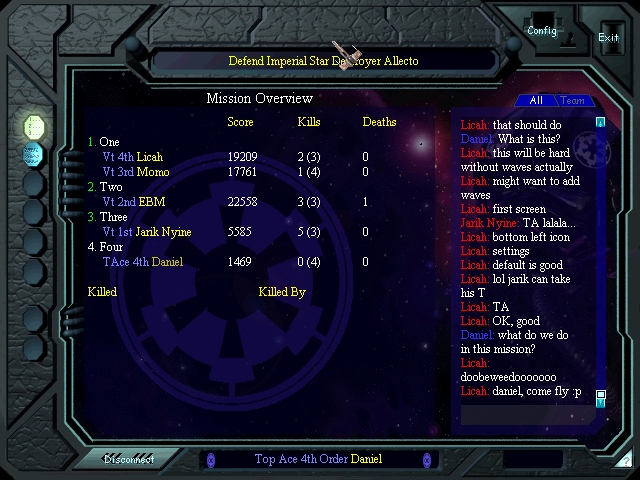Click the left arrow beside pilot name
The image size is (640, 480).
(x=210, y=460)
